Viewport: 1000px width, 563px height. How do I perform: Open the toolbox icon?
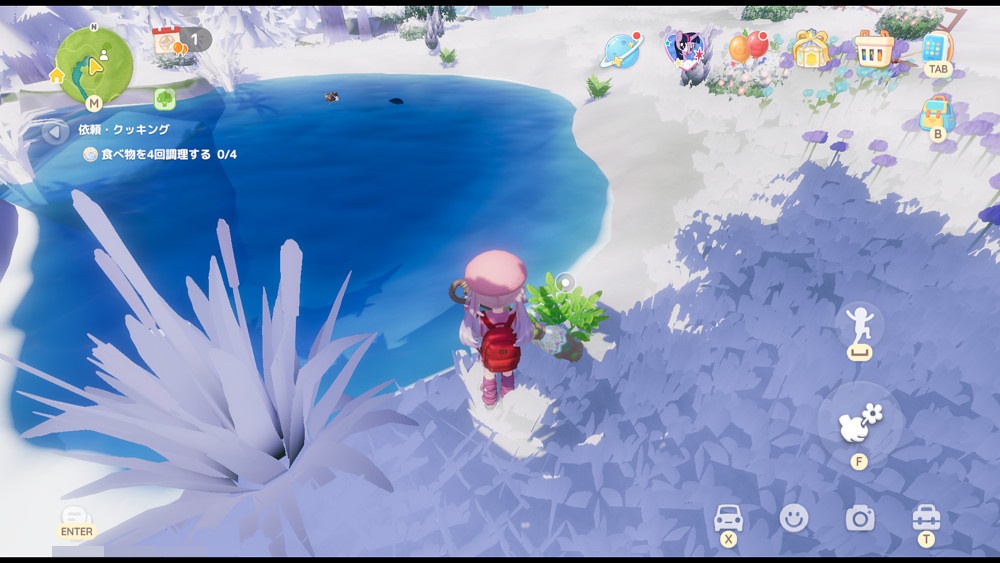[x=926, y=517]
